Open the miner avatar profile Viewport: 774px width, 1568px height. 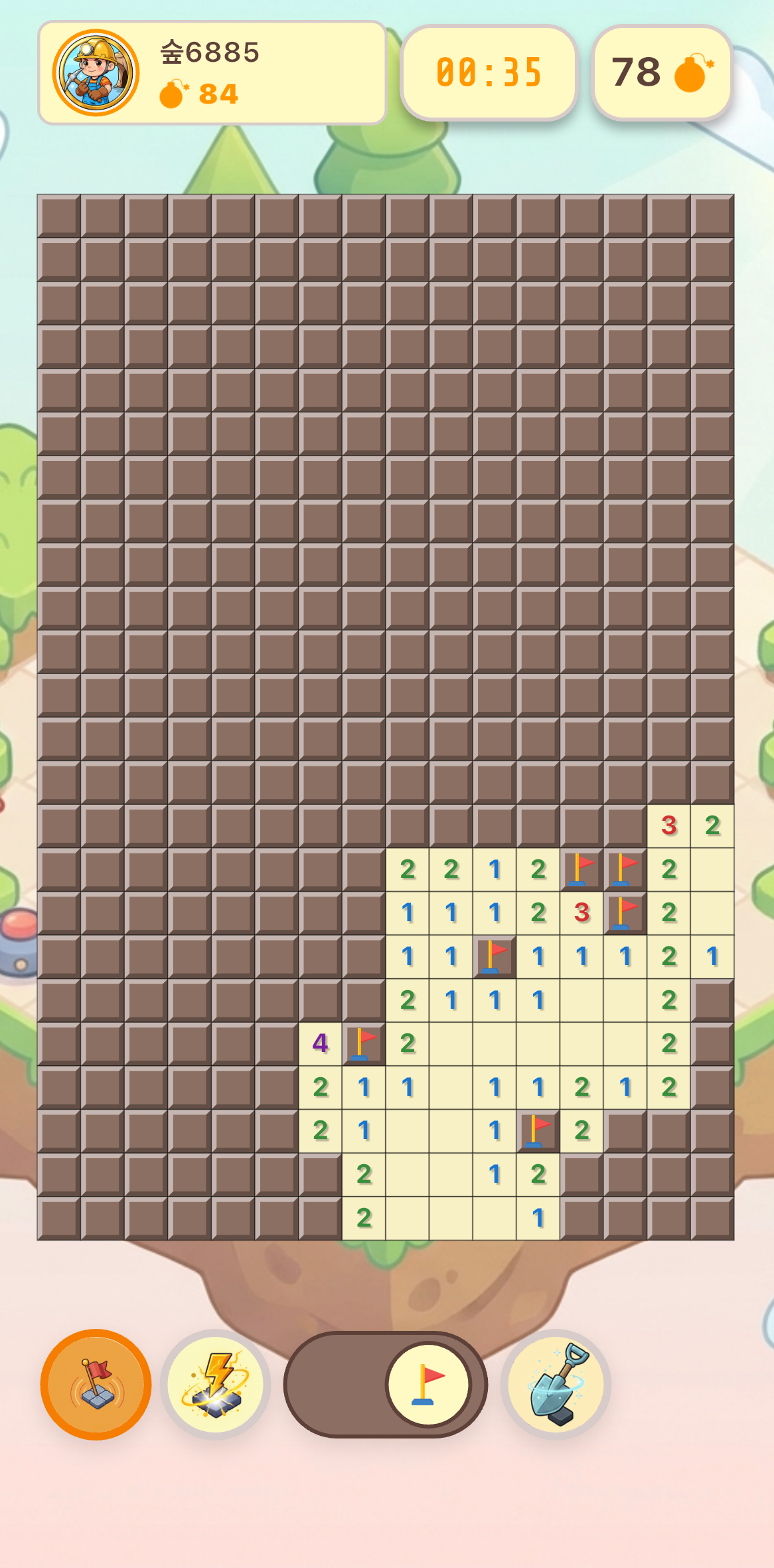96,72
